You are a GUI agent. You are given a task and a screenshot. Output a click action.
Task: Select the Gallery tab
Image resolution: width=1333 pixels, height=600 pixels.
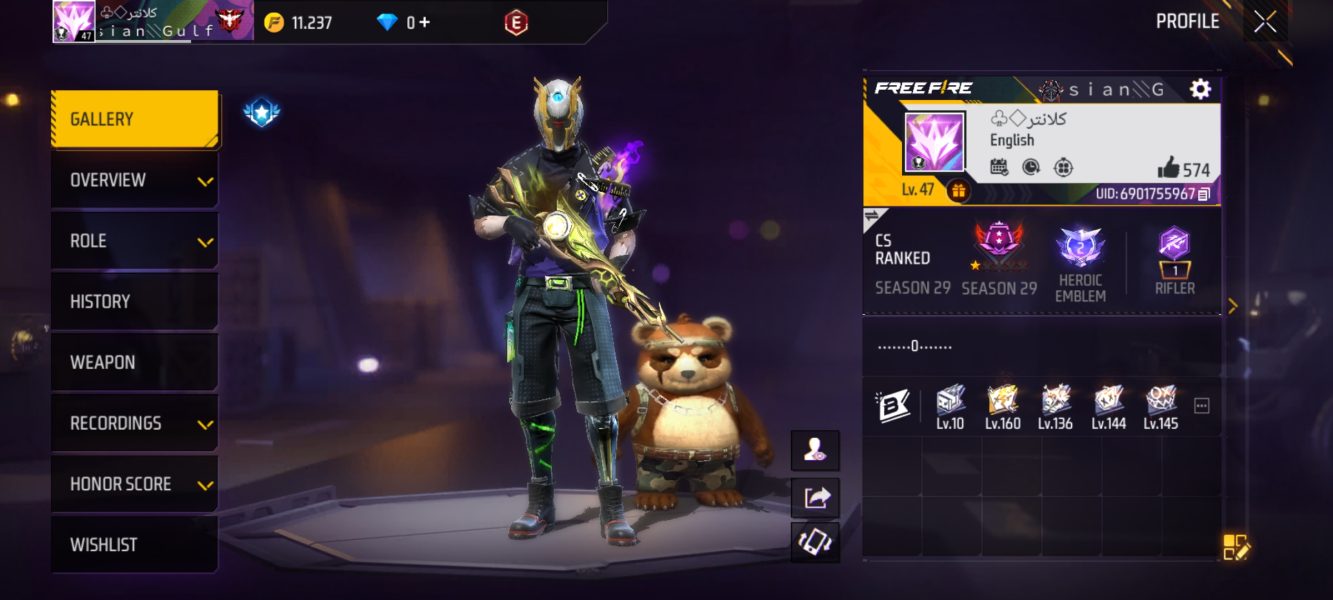(x=134, y=119)
